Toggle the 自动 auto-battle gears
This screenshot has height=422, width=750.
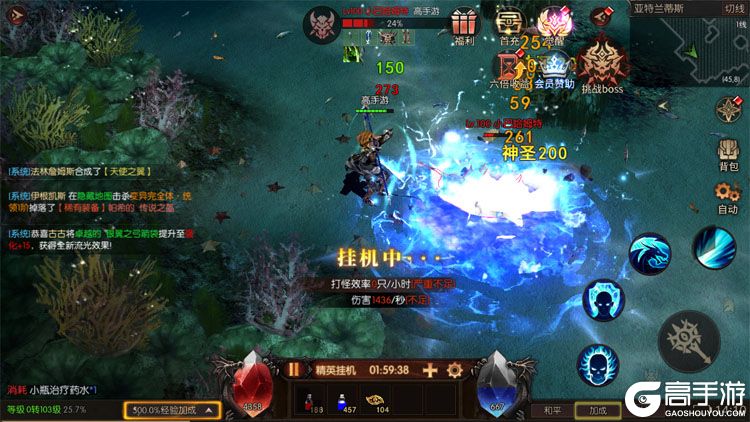tap(728, 197)
